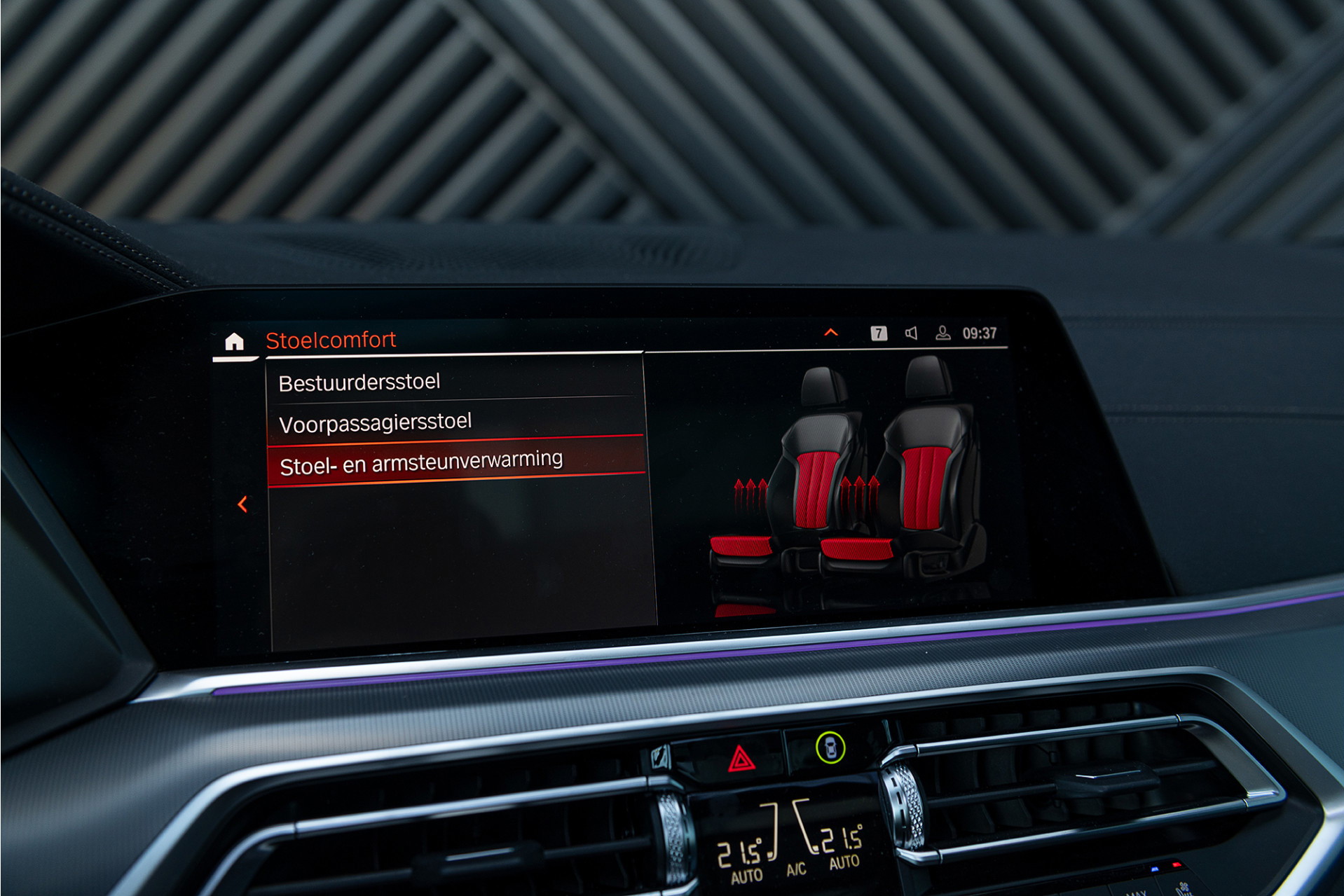
Task: Open the notifications badge showing 7
Action: point(879,333)
